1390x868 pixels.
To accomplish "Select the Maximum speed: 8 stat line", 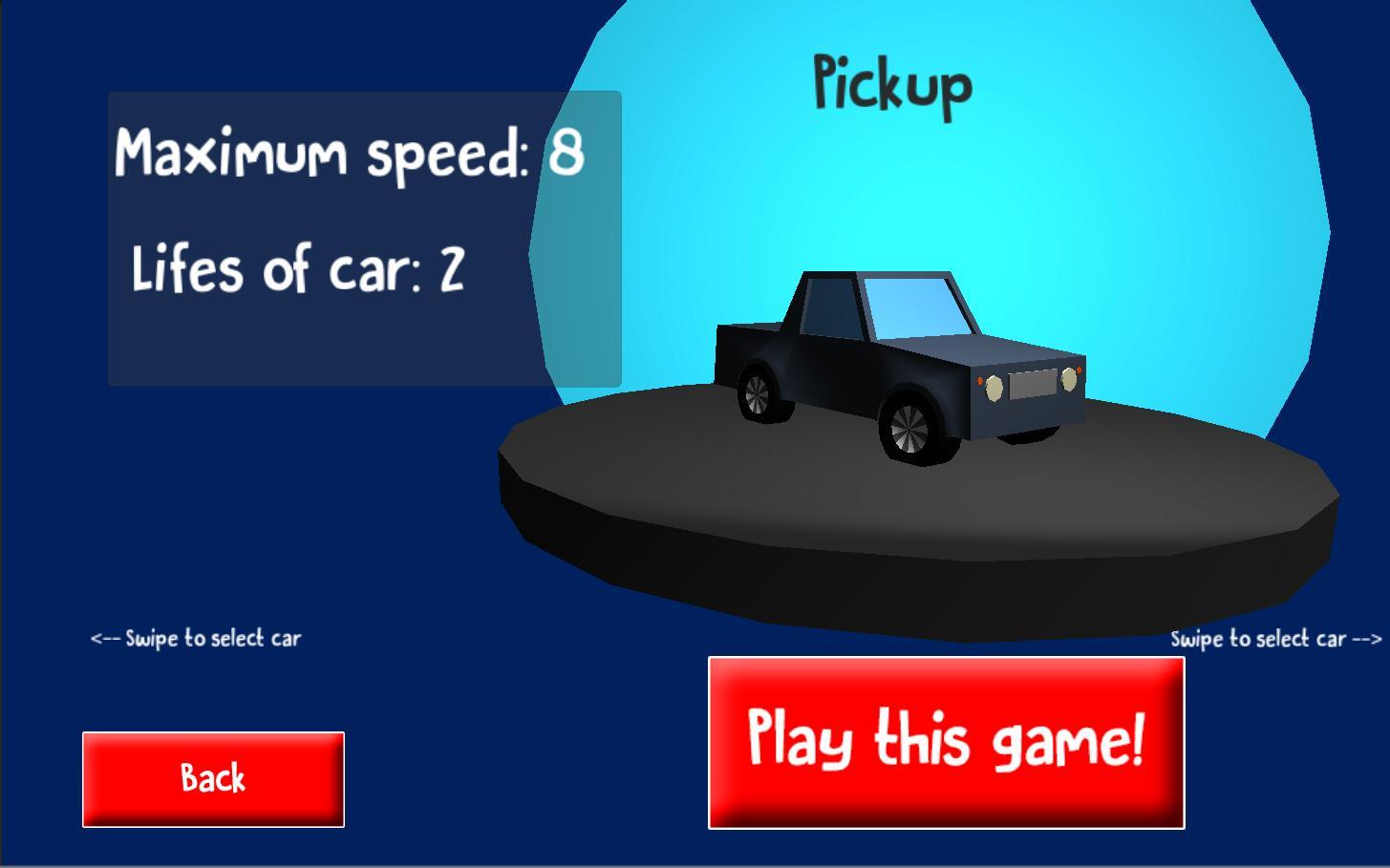I will [x=350, y=153].
